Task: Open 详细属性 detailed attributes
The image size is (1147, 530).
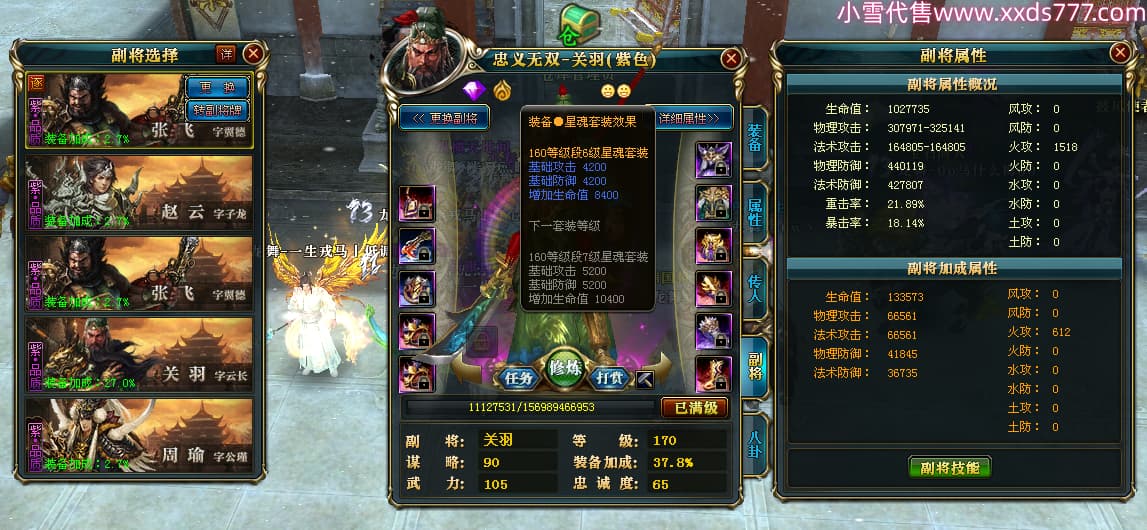Action: pos(691,118)
